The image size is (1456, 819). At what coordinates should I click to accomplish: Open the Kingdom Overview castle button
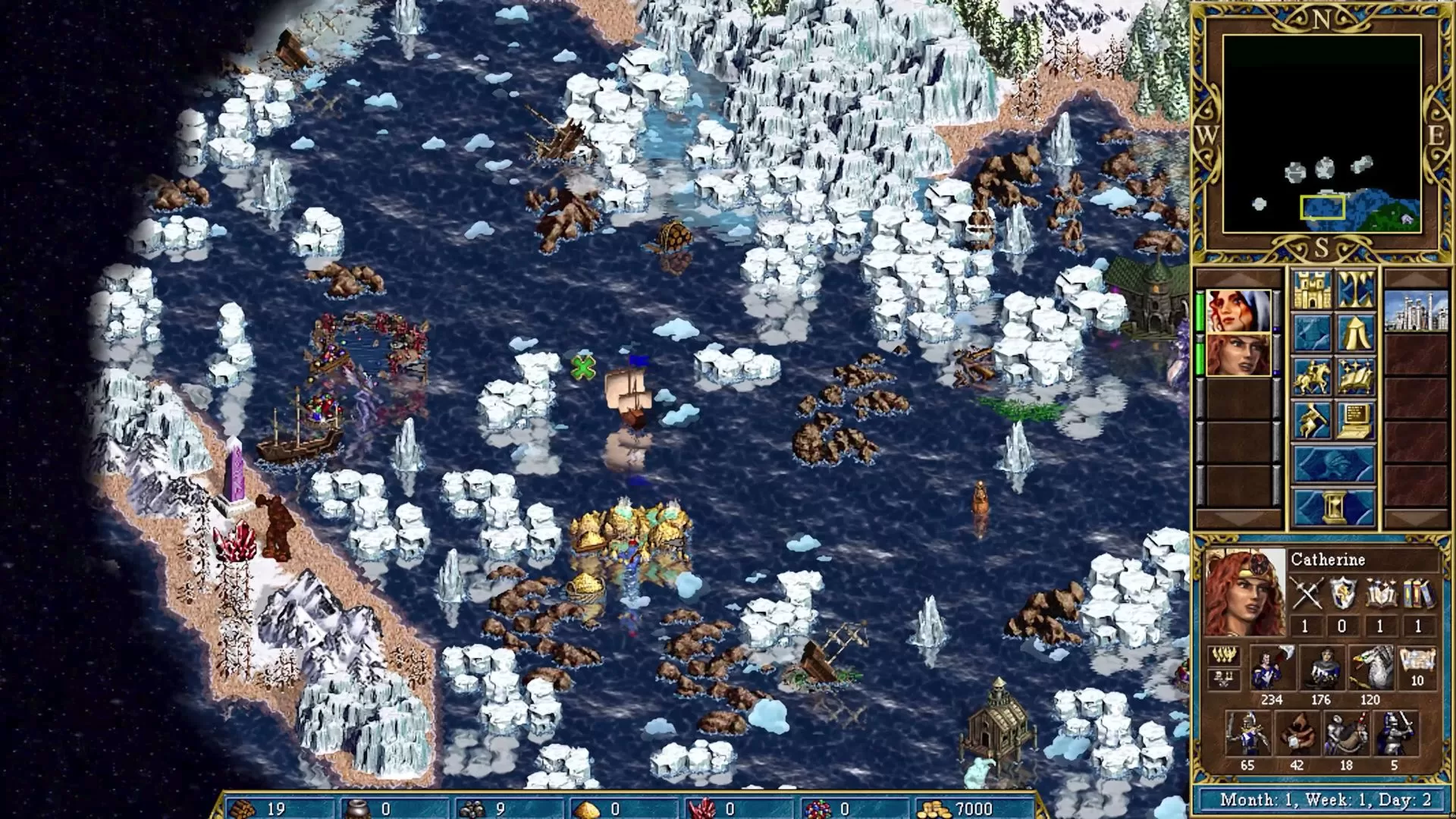(1312, 290)
